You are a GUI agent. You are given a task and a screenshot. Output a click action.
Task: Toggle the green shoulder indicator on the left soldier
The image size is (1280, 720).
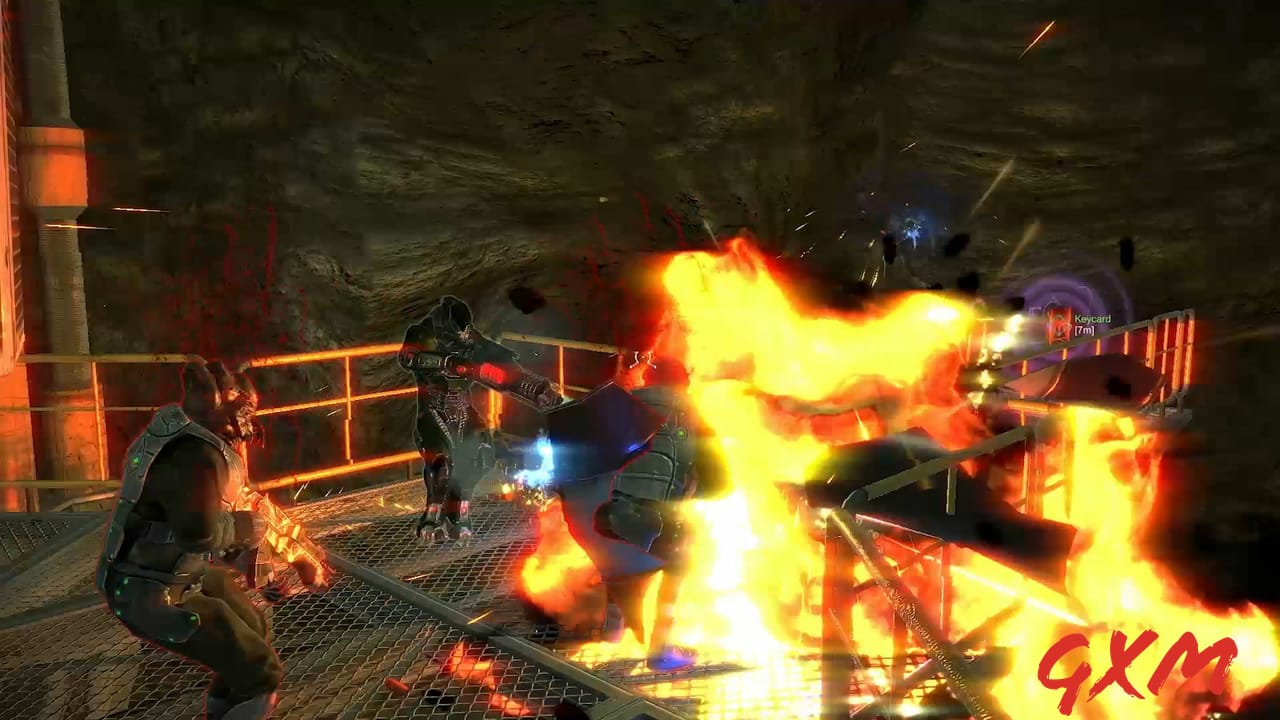pos(134,459)
